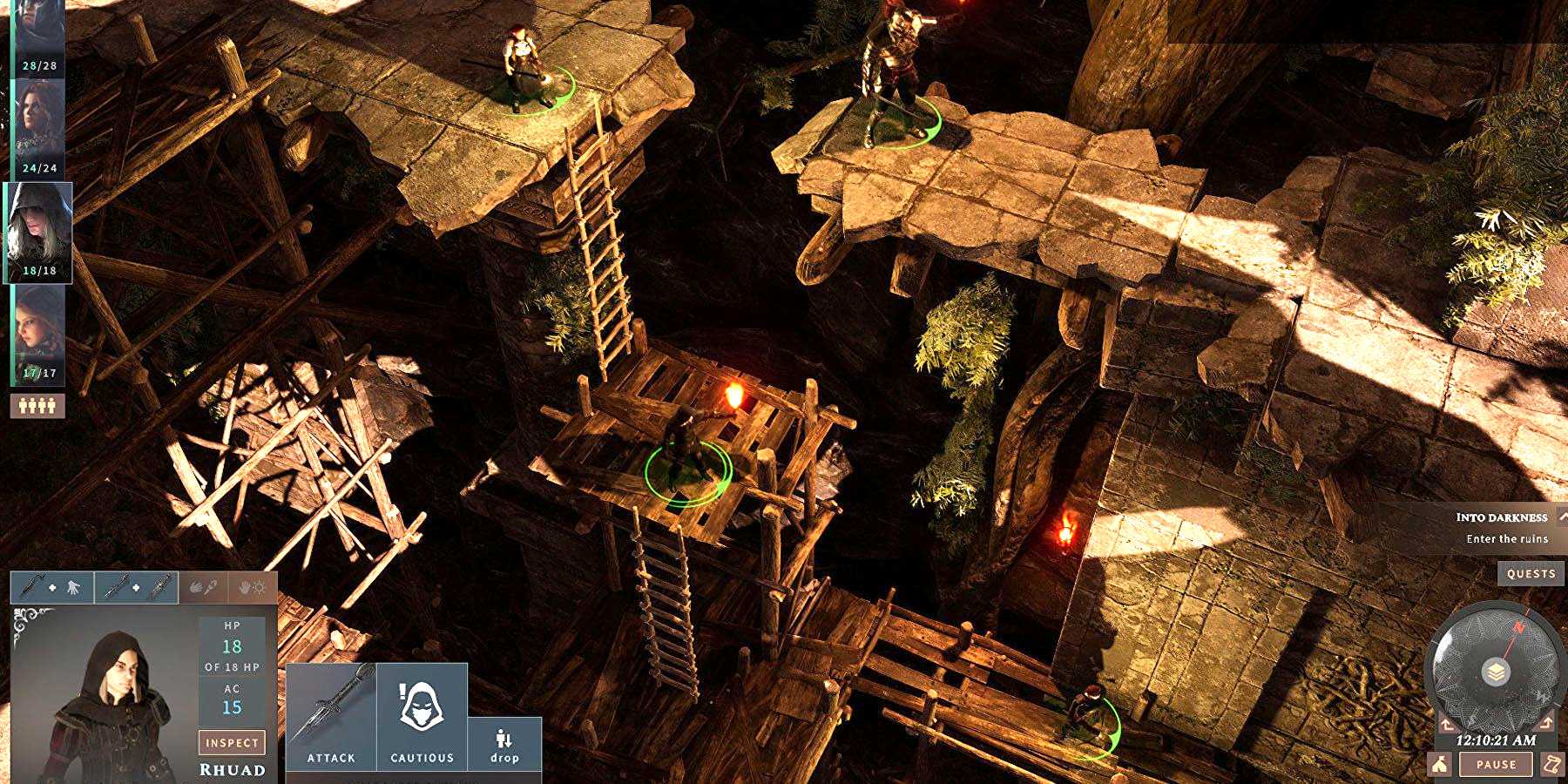1568x784 pixels.
Task: Switch to the dagger and empty hand weapon set
Action: pyautogui.click(x=51, y=588)
